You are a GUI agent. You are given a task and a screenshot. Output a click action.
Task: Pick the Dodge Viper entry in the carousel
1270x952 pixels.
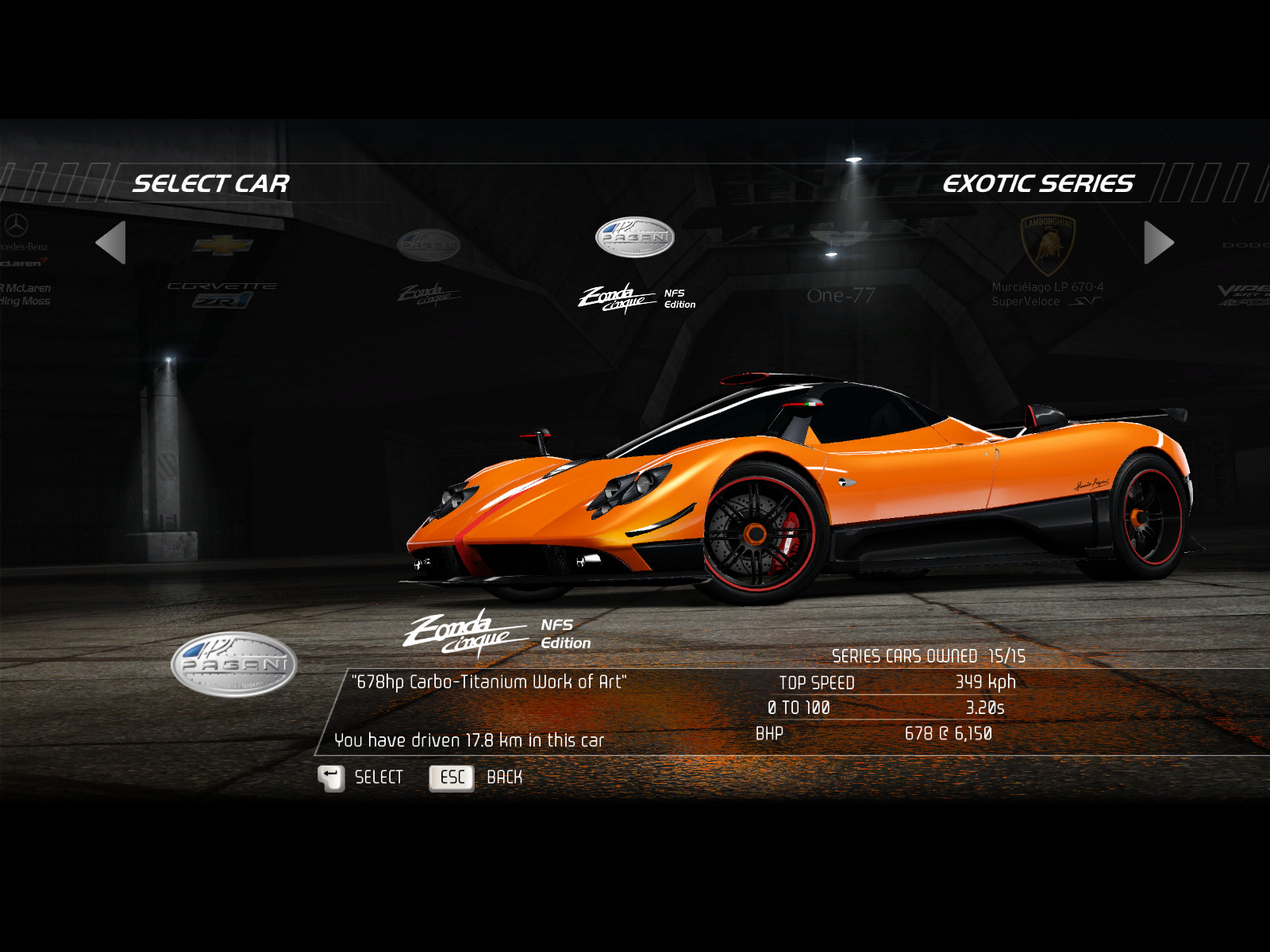click(x=1245, y=274)
